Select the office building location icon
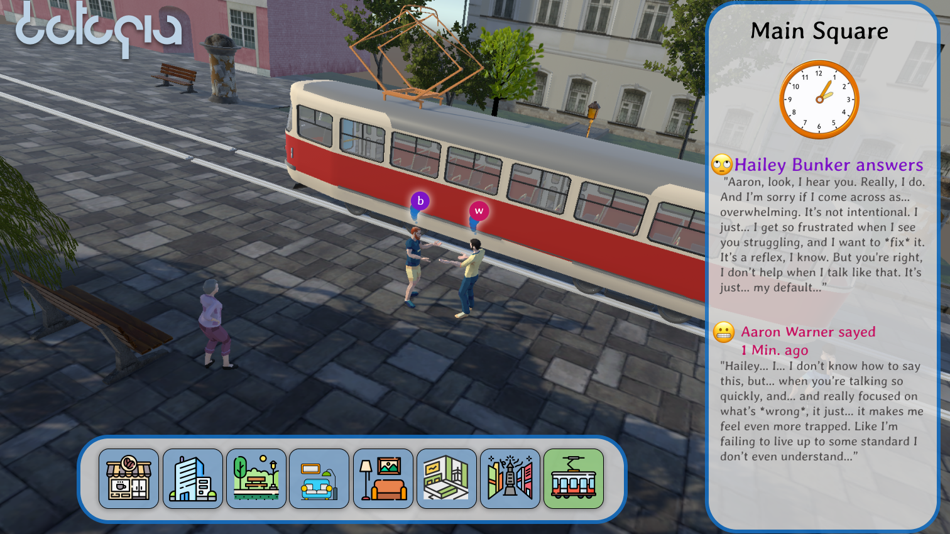 [x=193, y=478]
